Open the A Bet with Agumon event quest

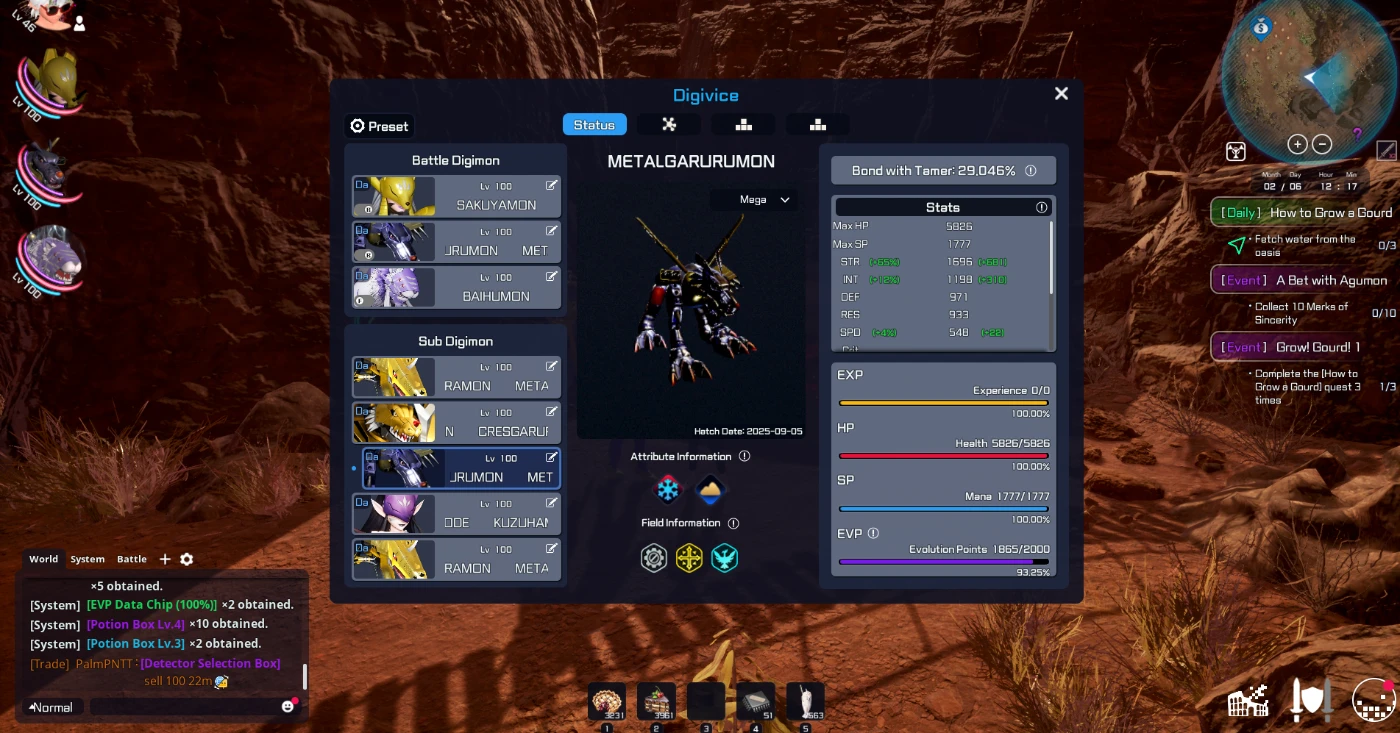point(1304,280)
